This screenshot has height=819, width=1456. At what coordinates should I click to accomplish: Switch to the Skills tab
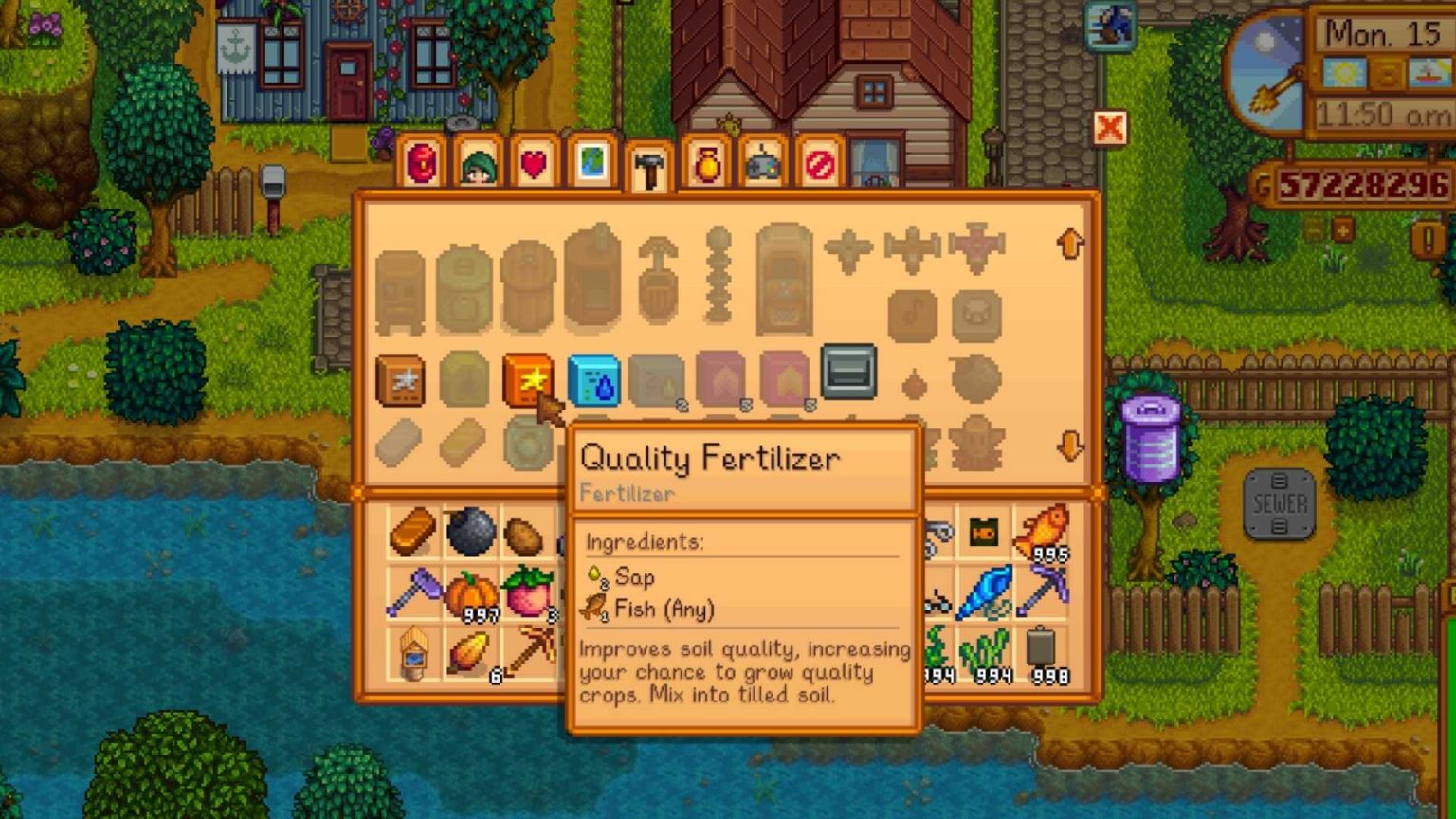point(479,163)
